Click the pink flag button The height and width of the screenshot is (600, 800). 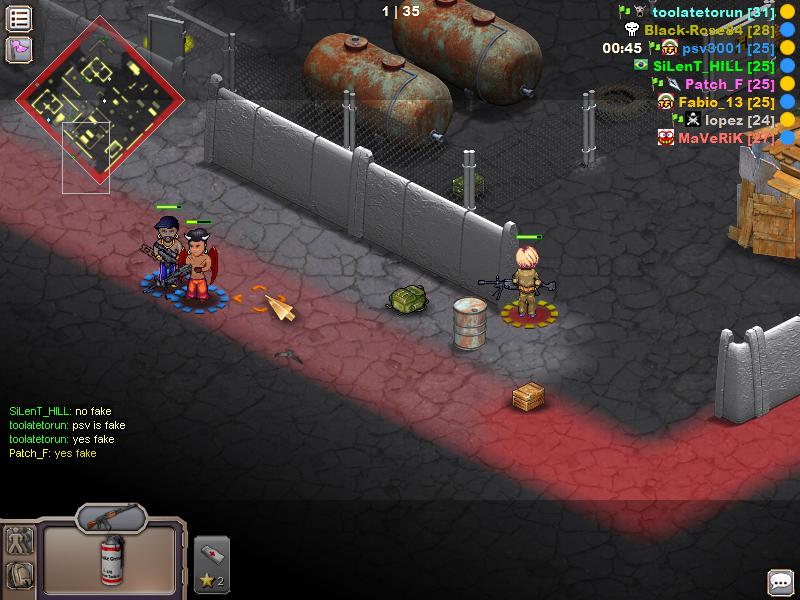click(19, 49)
